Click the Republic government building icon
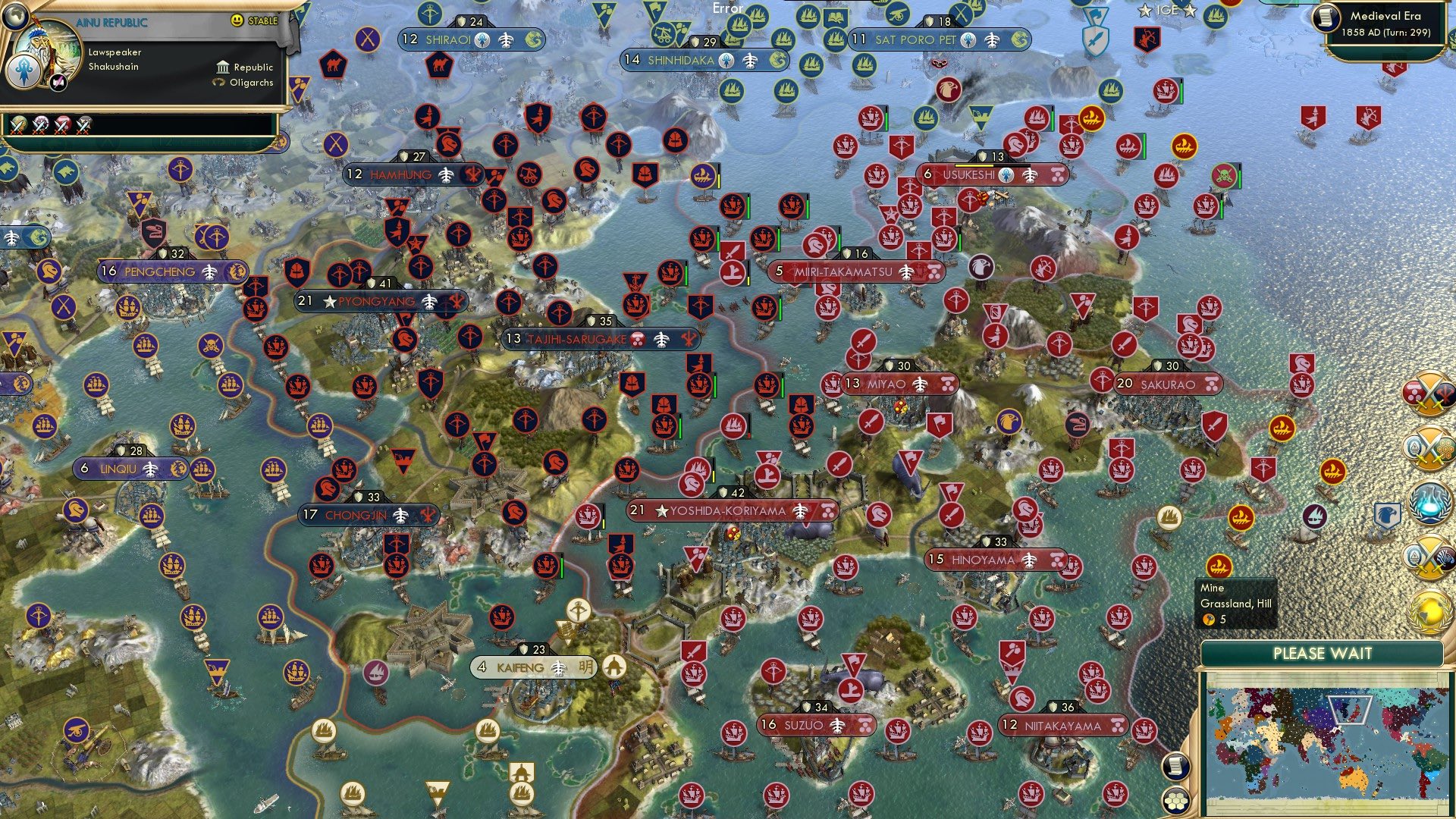This screenshot has width=1456, height=819. tap(224, 67)
